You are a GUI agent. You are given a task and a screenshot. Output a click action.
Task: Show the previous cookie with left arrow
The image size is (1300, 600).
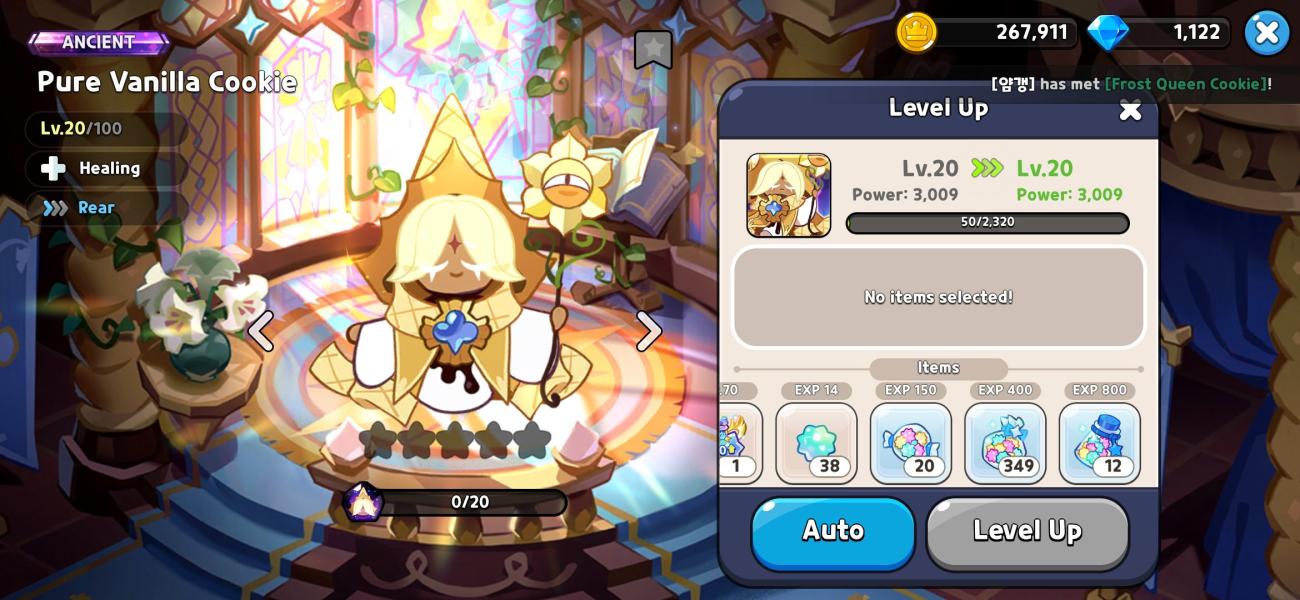tap(261, 331)
